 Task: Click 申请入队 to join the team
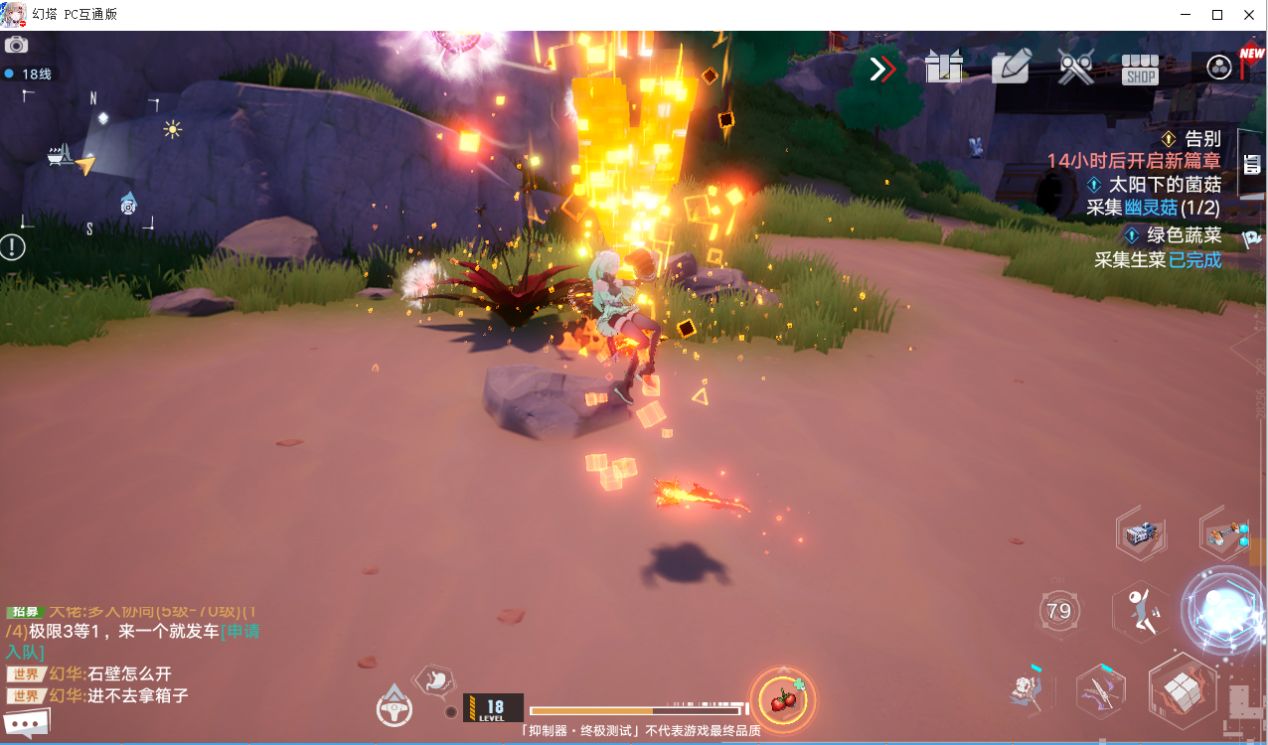coord(240,632)
